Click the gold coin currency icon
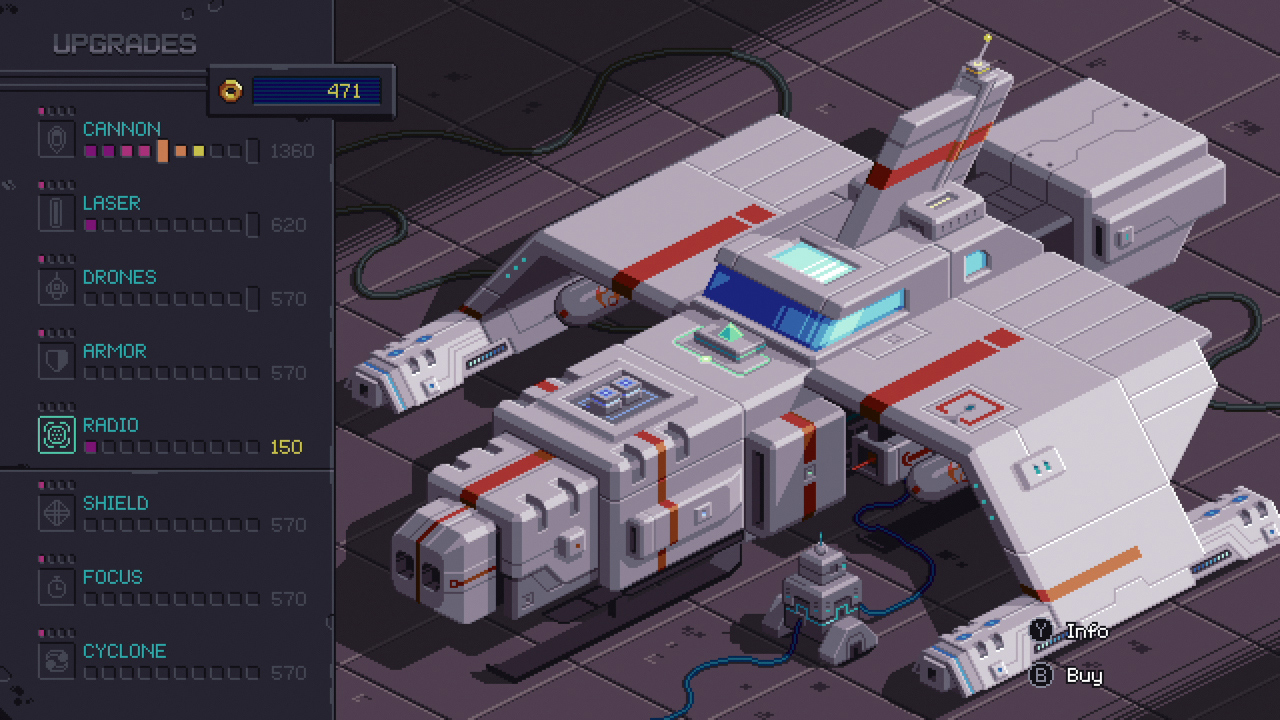The image size is (1280, 720). (231, 90)
